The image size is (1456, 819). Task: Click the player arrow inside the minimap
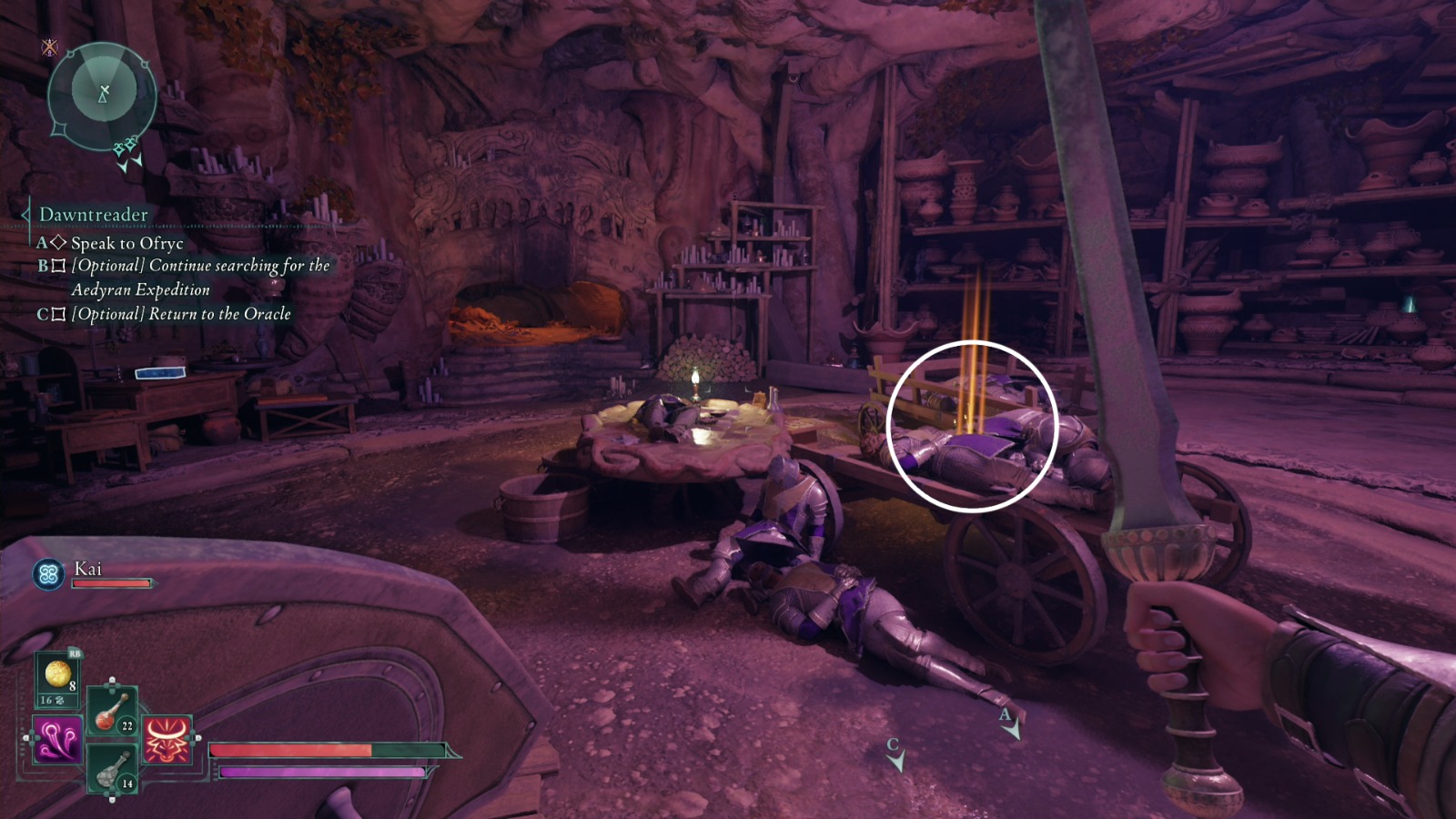coord(103,96)
